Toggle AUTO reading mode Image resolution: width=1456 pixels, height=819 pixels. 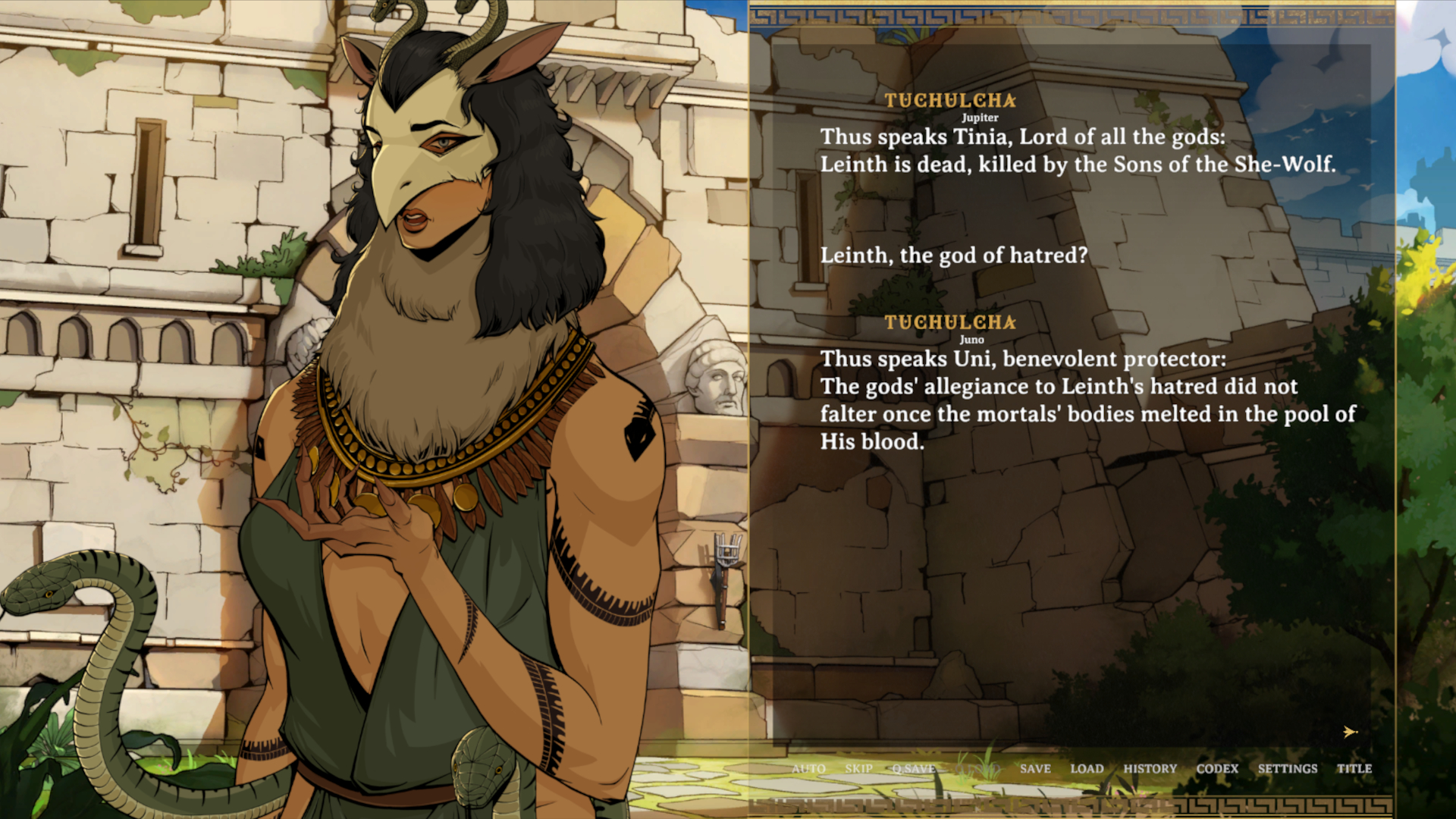click(809, 768)
